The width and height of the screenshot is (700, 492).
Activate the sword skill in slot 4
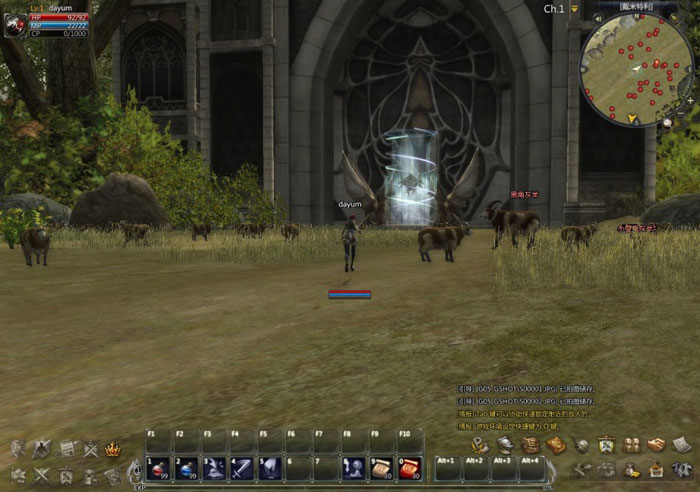point(242,468)
